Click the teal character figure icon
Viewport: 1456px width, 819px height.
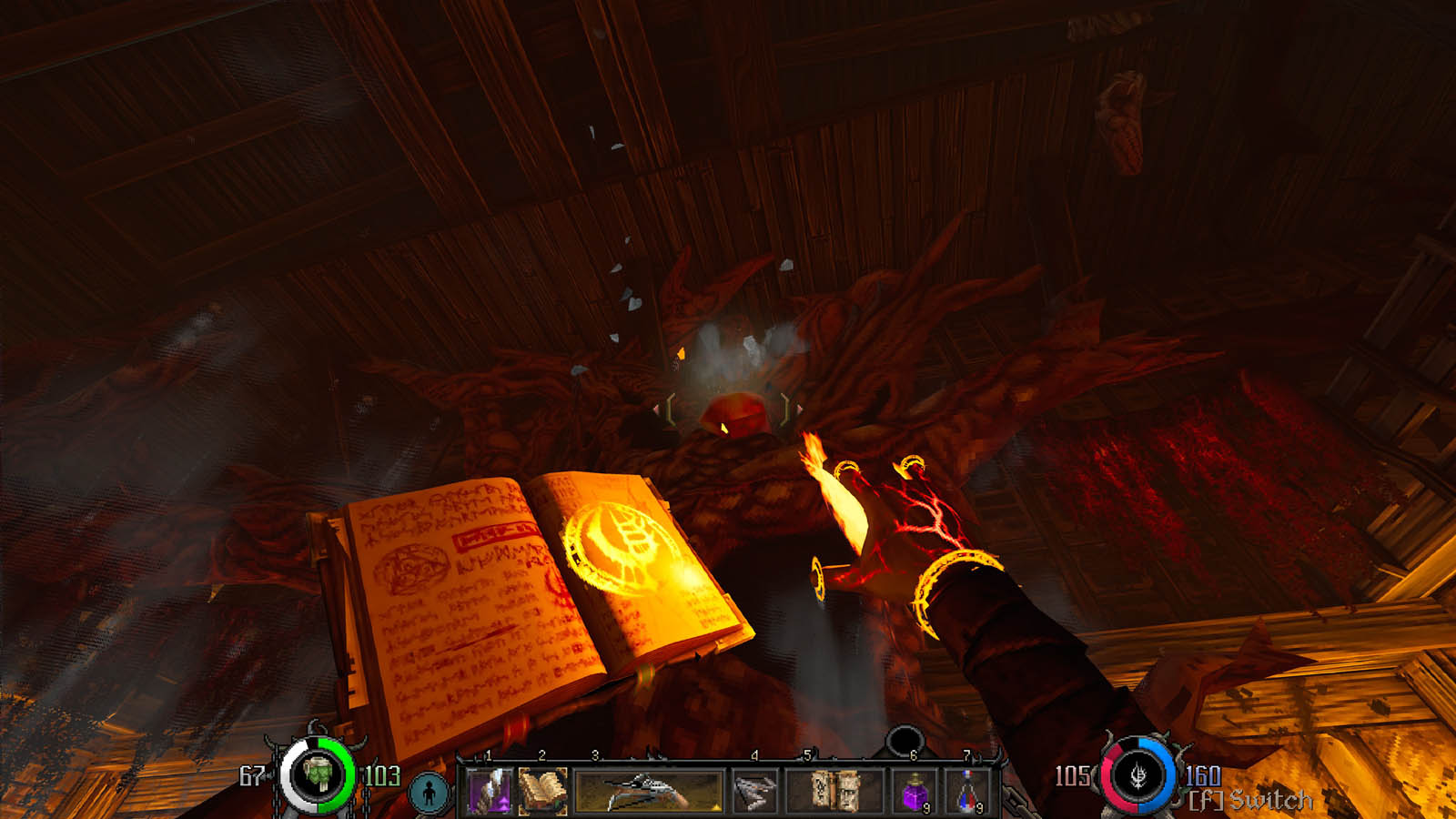point(429,792)
